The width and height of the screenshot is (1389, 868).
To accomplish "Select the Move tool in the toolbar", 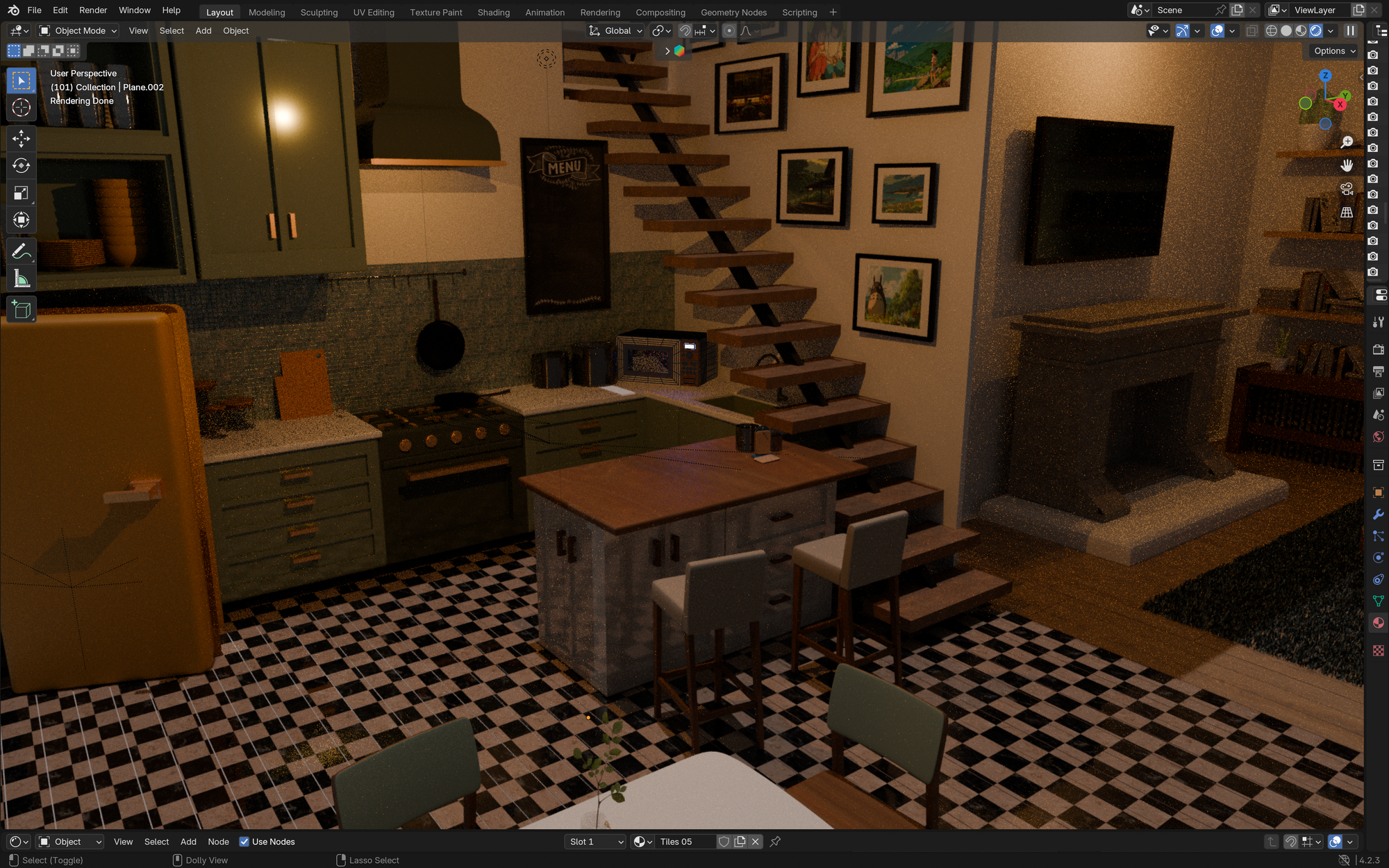I will tap(21, 139).
